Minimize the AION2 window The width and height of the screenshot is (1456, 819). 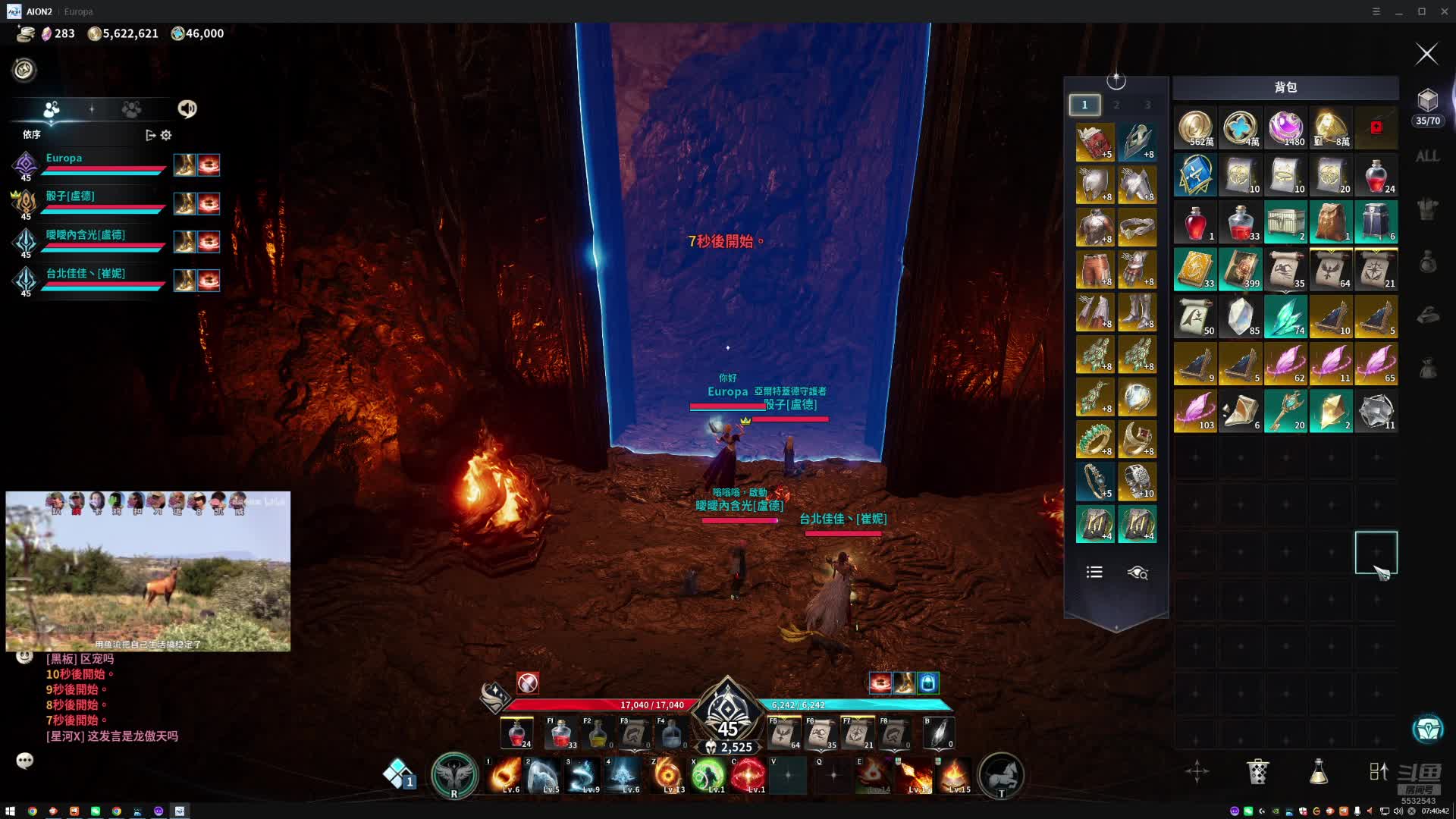[1398, 11]
